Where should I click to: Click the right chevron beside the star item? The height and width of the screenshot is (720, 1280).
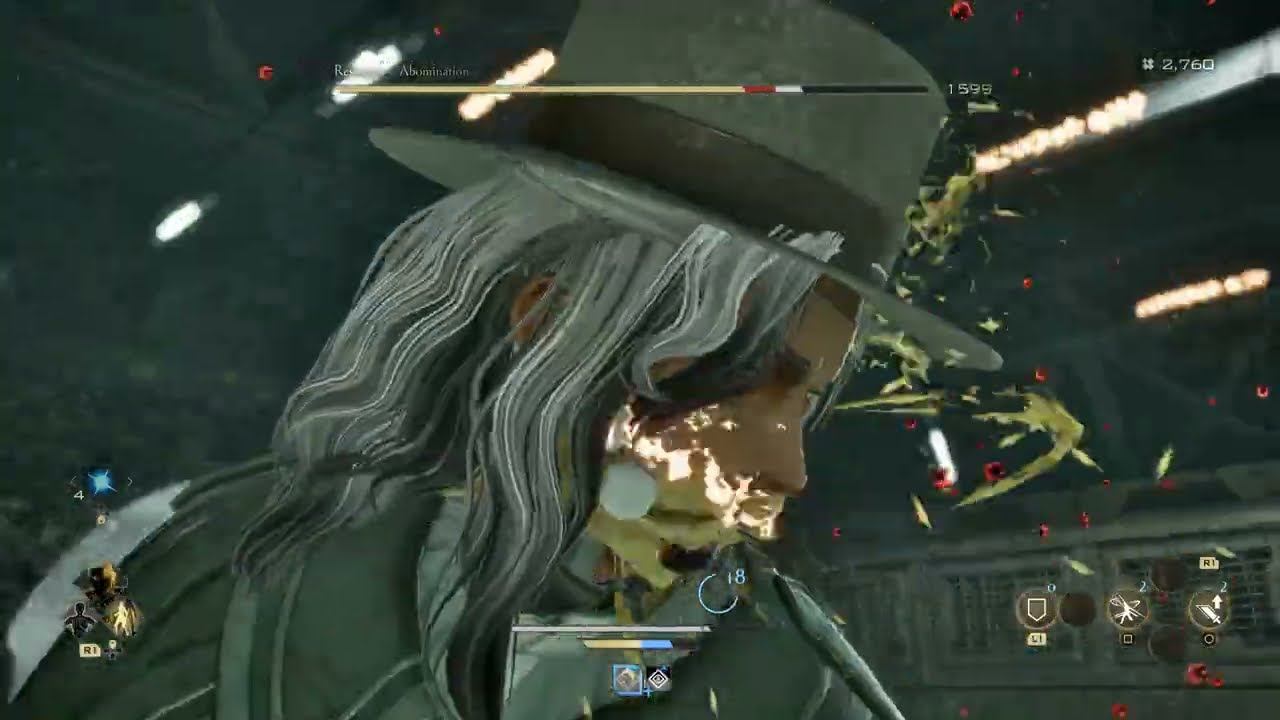pyautogui.click(x=130, y=481)
